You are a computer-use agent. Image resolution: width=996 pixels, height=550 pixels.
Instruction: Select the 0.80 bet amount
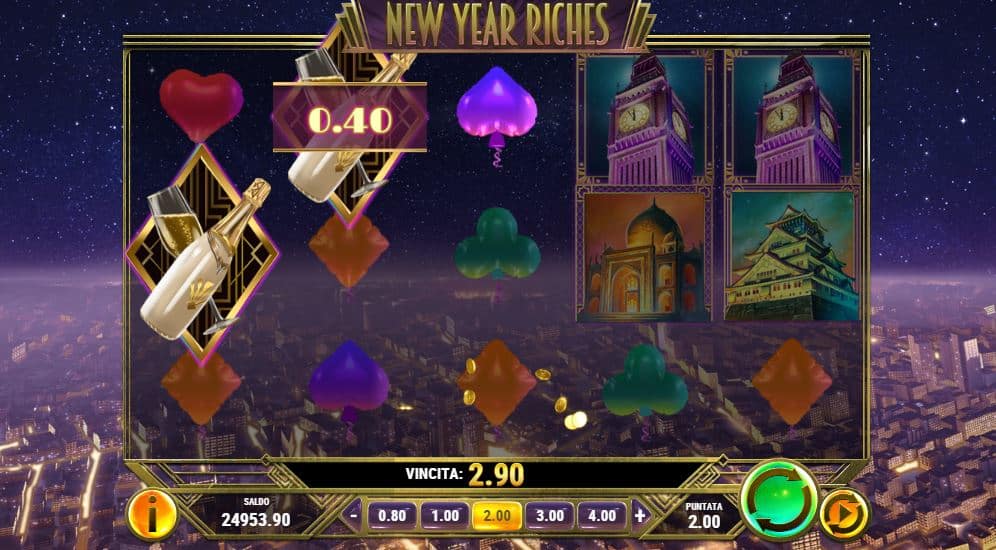click(x=390, y=516)
